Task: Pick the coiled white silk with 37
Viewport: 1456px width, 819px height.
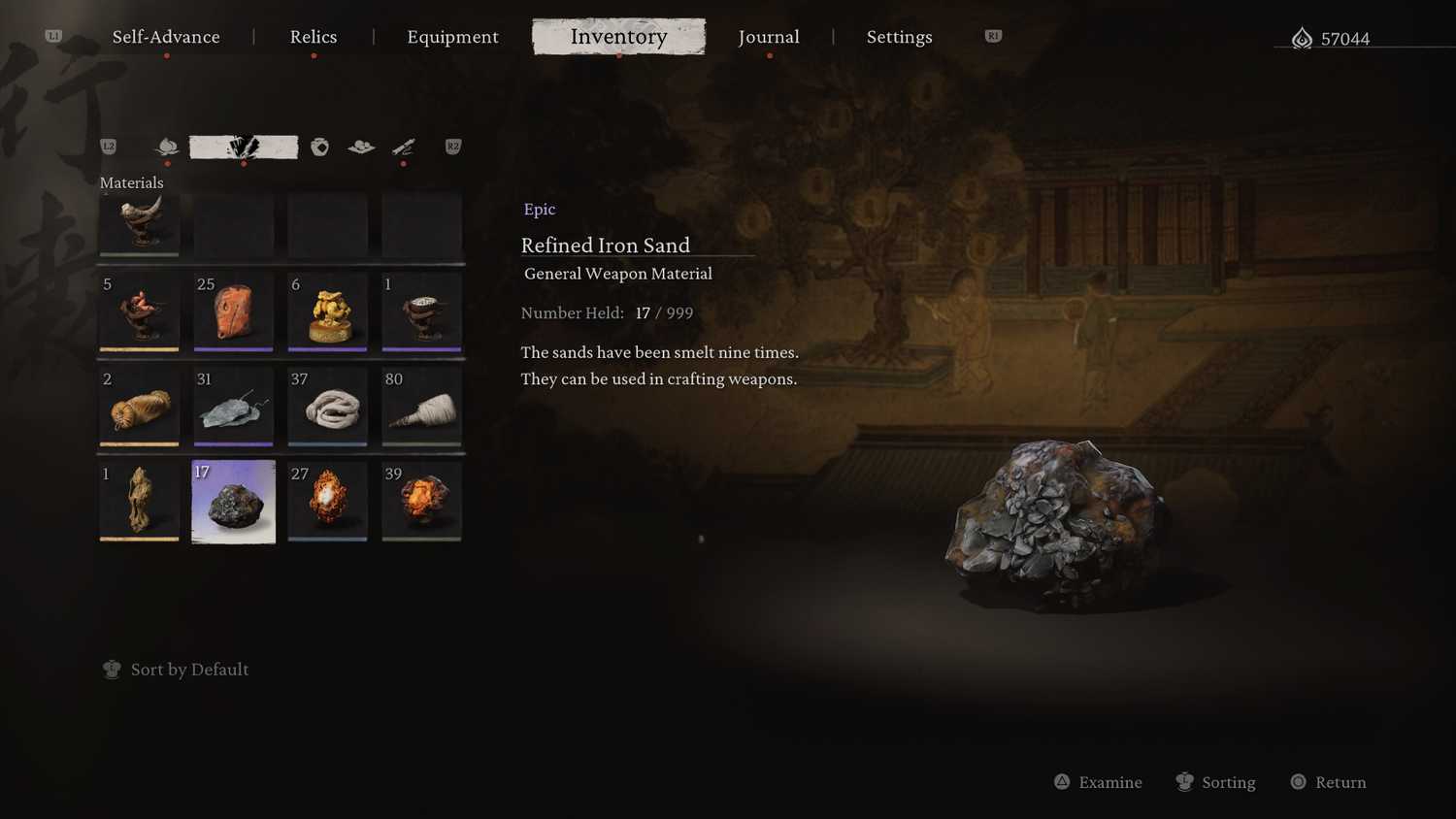Action: [327, 408]
